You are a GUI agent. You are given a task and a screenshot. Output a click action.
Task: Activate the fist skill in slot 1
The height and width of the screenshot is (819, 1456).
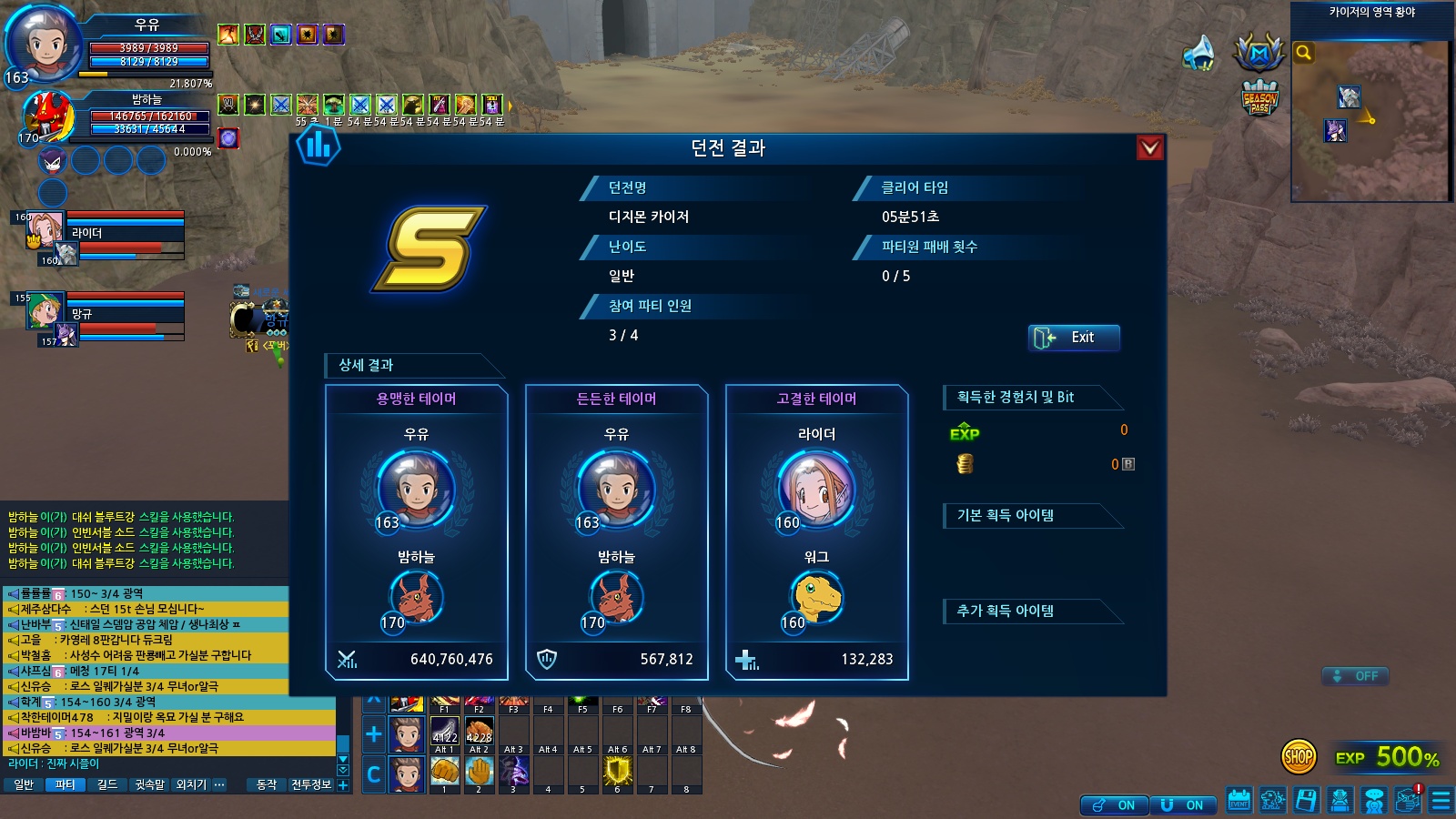click(444, 771)
